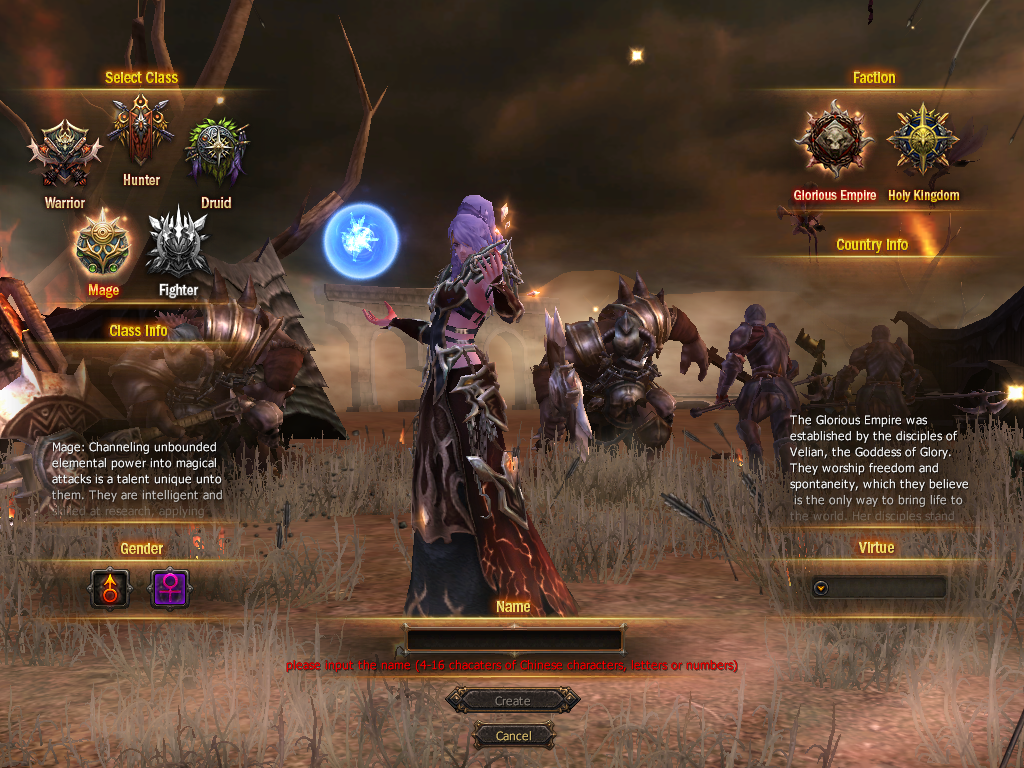Choose the Holy Kingdom faction
Screen dimensions: 1024x768
click(x=923, y=141)
